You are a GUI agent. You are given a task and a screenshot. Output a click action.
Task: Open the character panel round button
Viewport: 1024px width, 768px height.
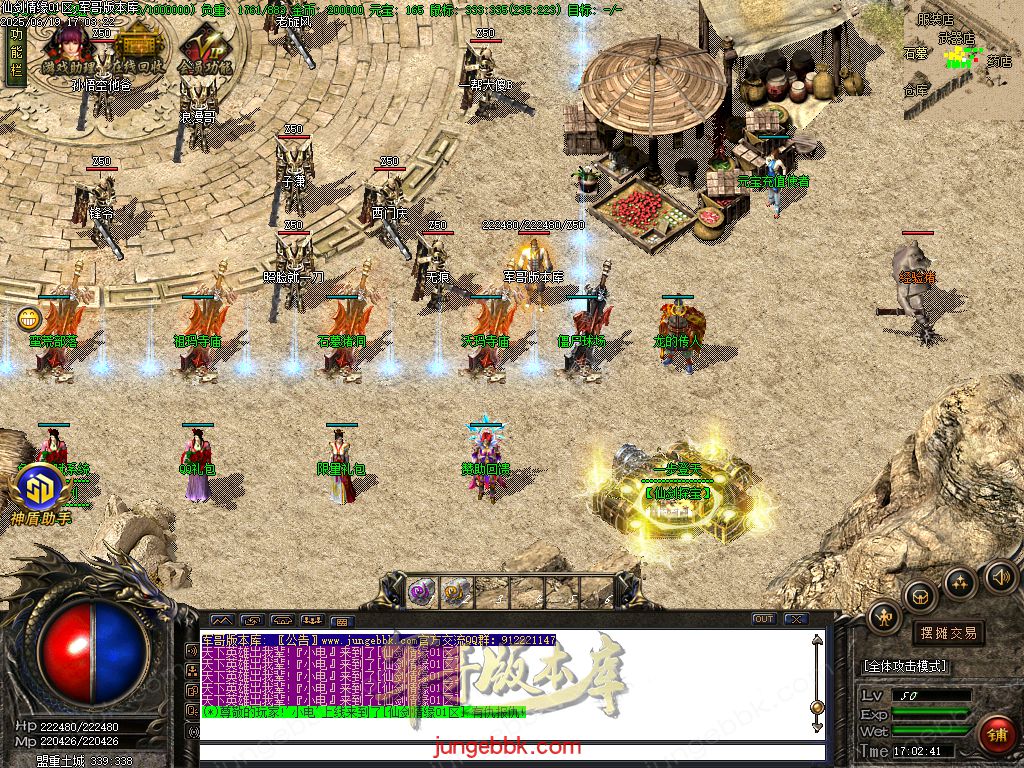(884, 618)
